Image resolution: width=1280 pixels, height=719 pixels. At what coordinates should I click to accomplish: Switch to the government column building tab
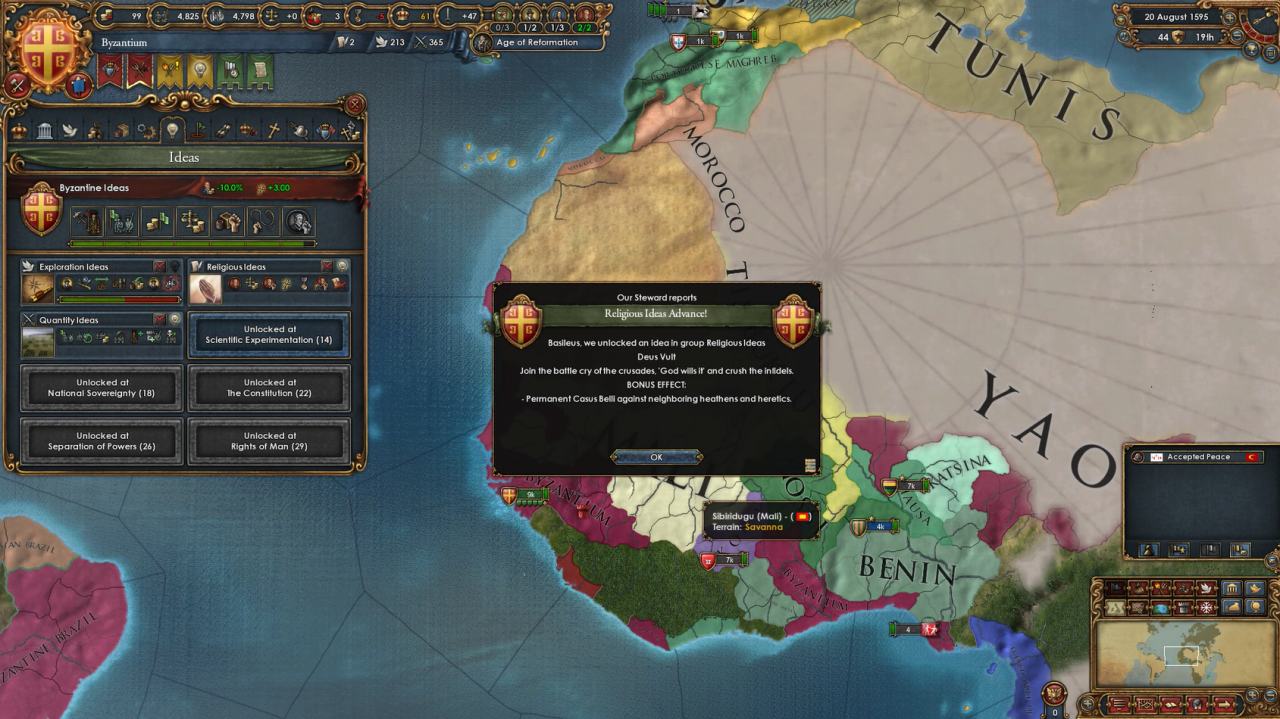point(45,130)
